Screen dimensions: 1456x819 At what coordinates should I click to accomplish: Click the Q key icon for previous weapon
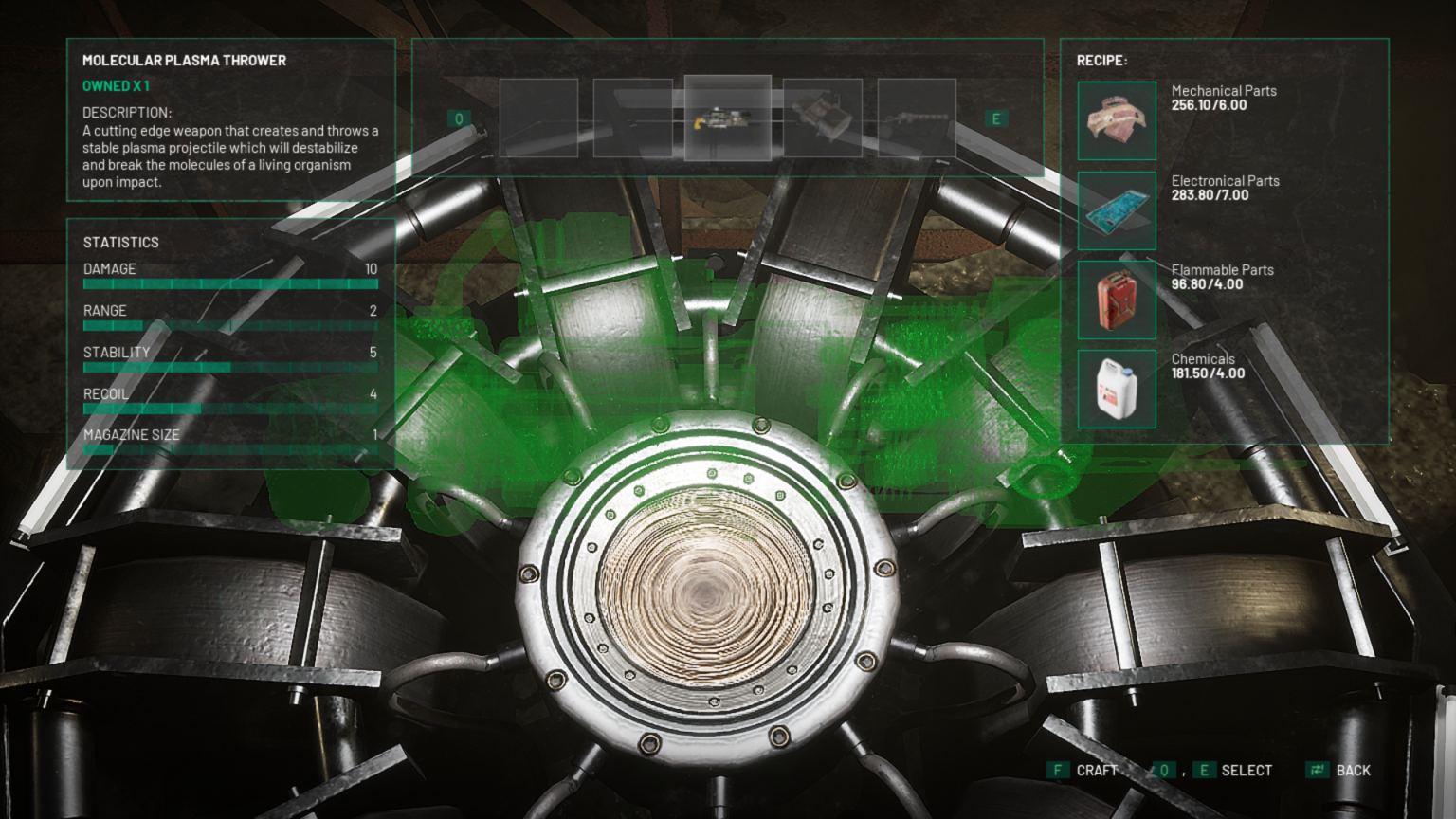pos(462,117)
